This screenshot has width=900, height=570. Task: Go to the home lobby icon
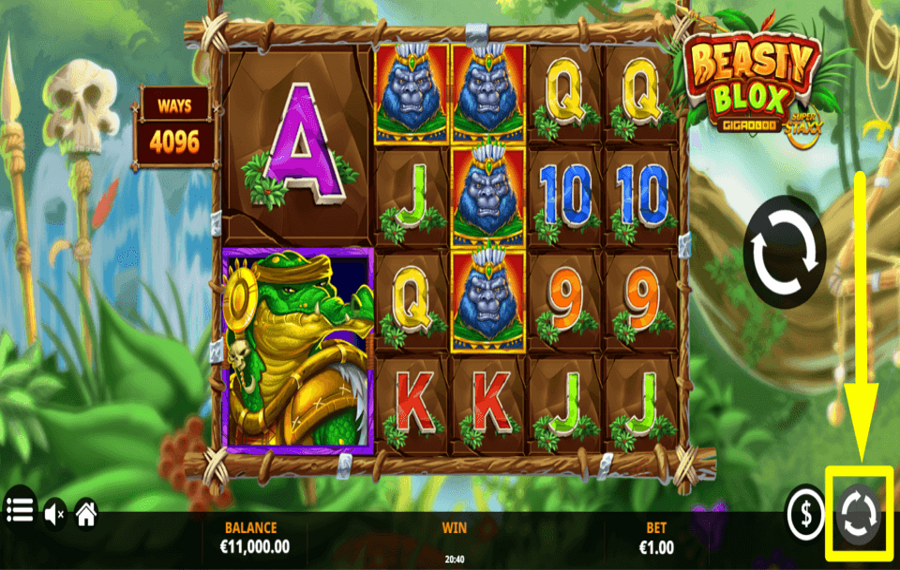(x=87, y=514)
